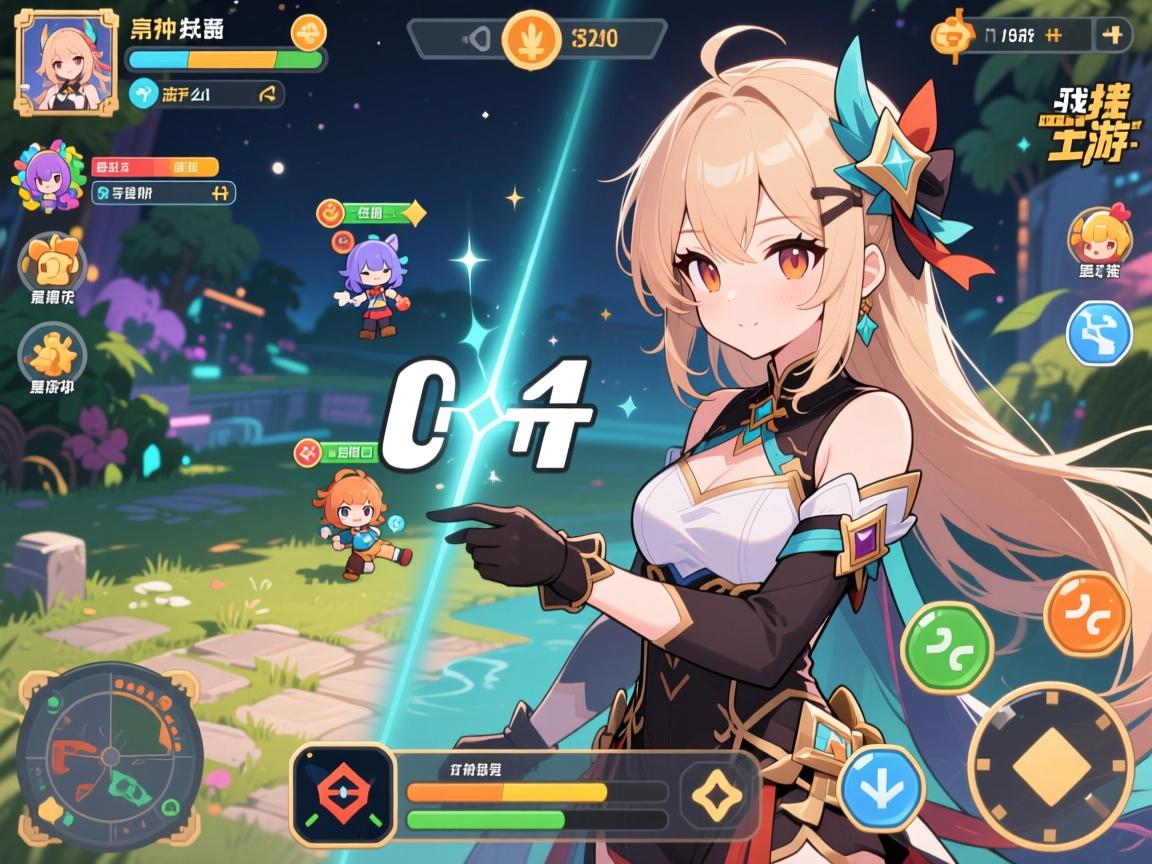Click the orange coin beside the player name
This screenshot has height=864, width=1152.
[308, 32]
